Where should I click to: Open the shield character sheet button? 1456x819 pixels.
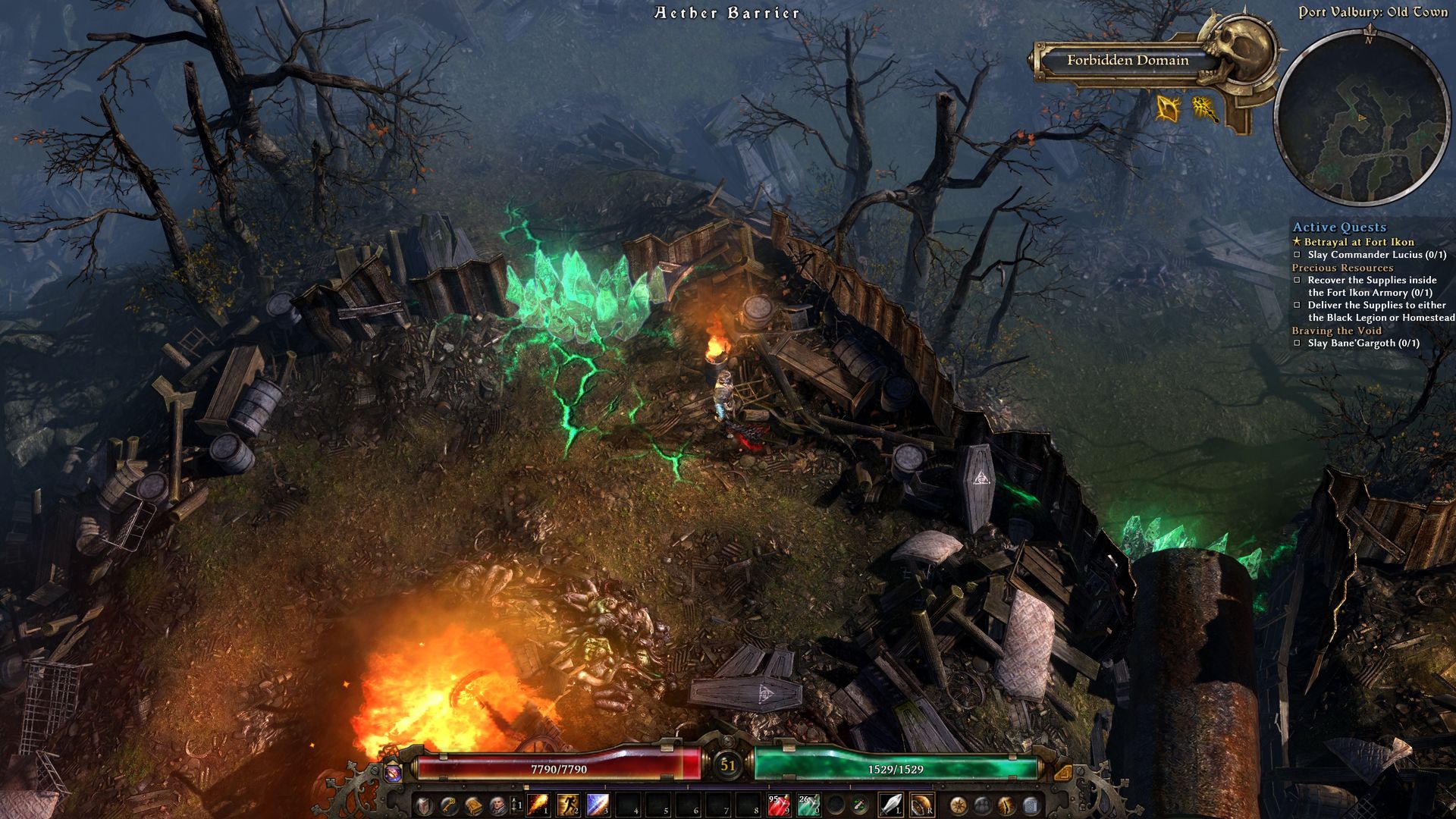click(x=423, y=805)
